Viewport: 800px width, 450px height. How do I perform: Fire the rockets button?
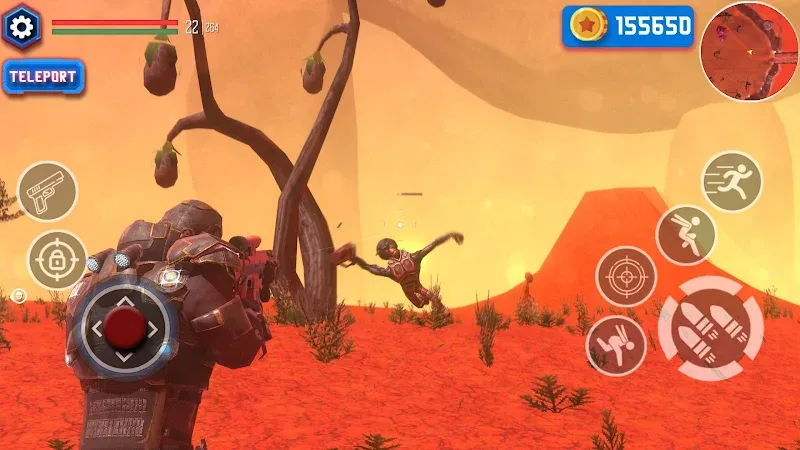point(711,327)
